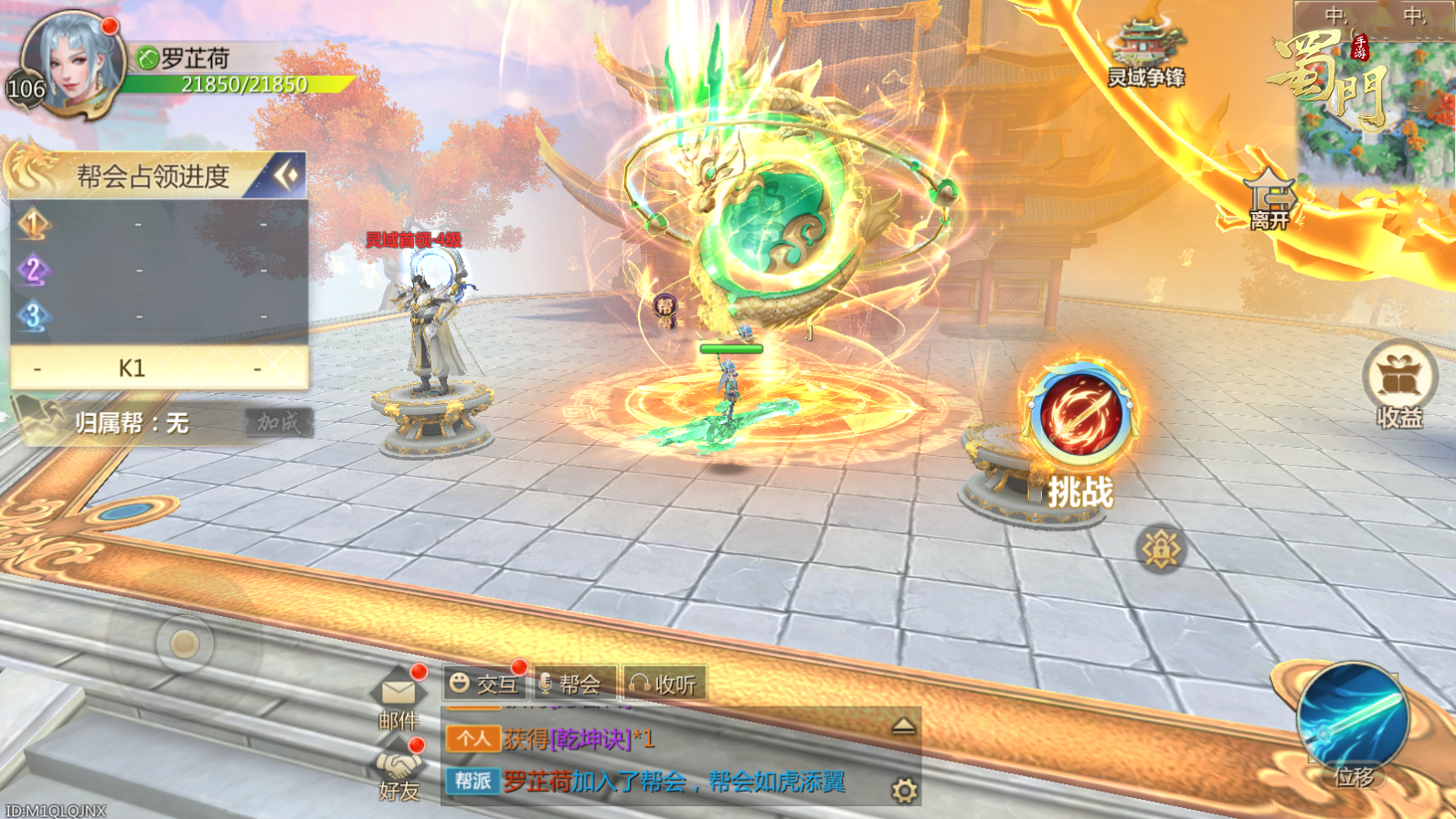Tap the virtual joystick knob
This screenshot has width=1456, height=819.
tap(185, 644)
